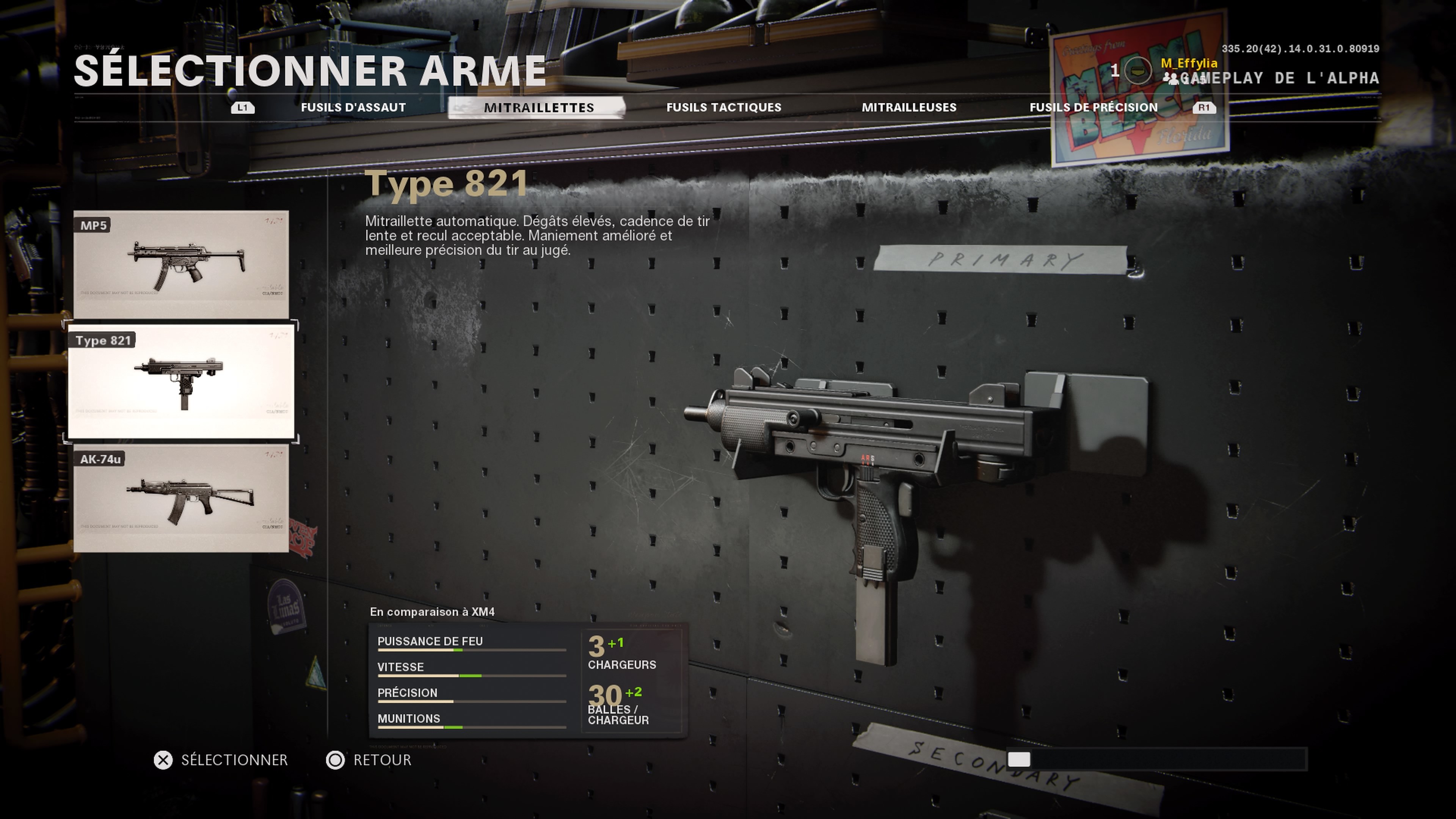
Task: Select the Mitraillettes tab
Action: coord(539,107)
